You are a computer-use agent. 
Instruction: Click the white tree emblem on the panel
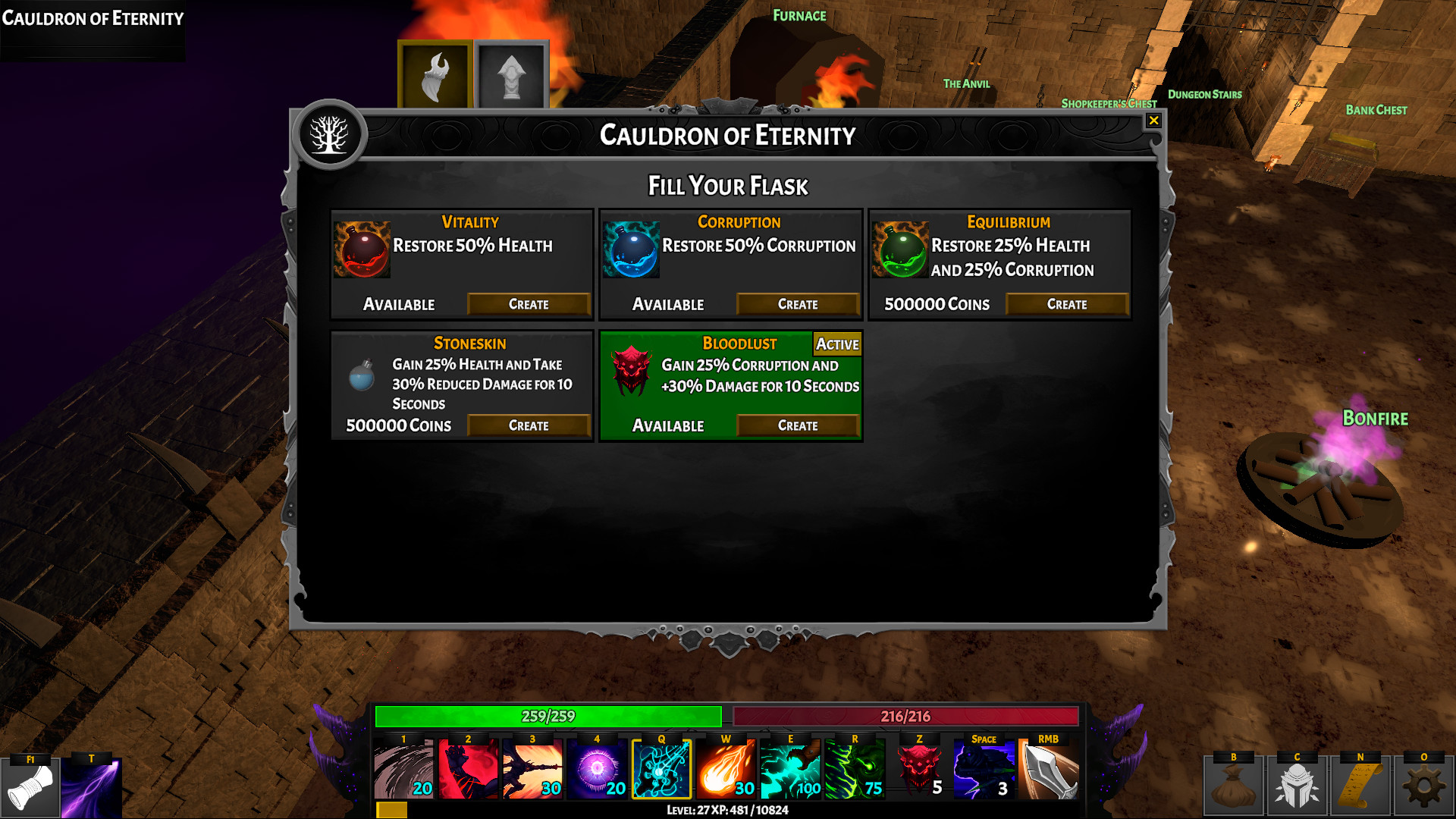tap(330, 133)
